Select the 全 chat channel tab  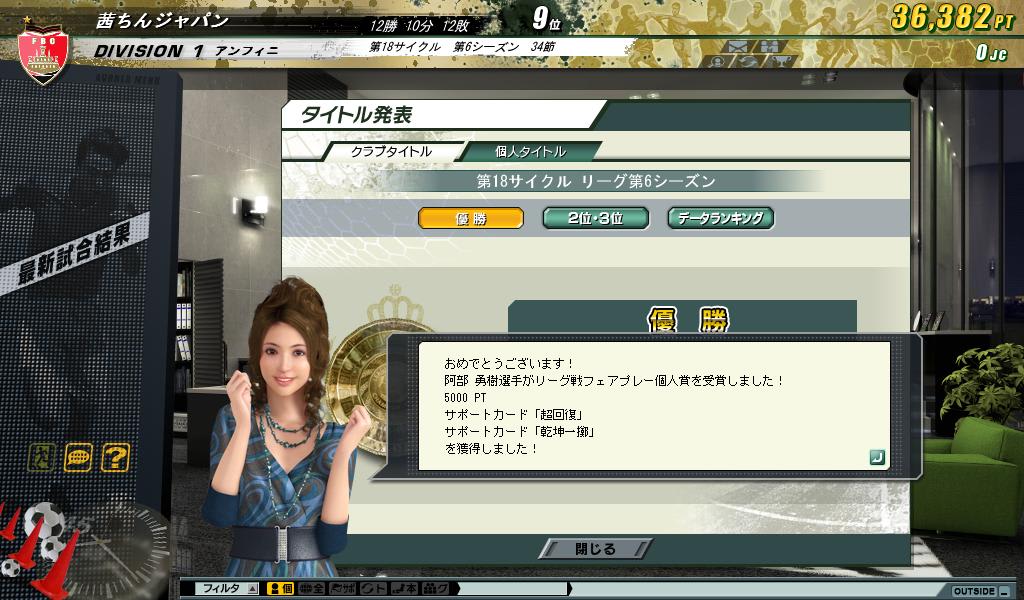(312, 589)
